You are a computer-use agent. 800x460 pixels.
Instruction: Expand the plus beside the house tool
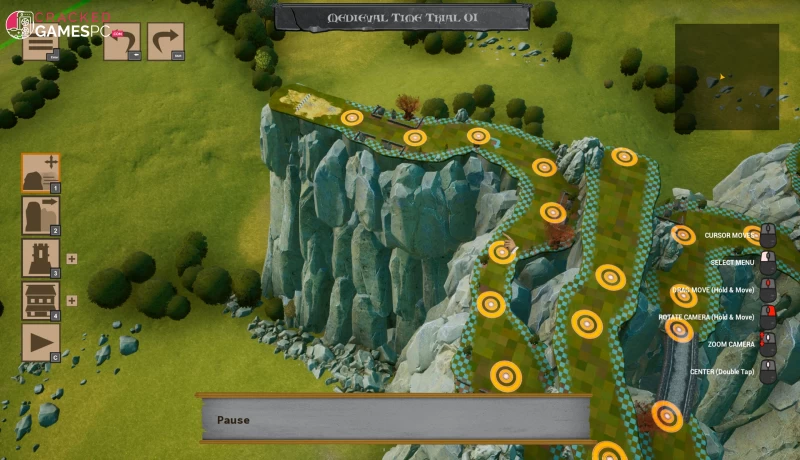pyautogui.click(x=72, y=300)
